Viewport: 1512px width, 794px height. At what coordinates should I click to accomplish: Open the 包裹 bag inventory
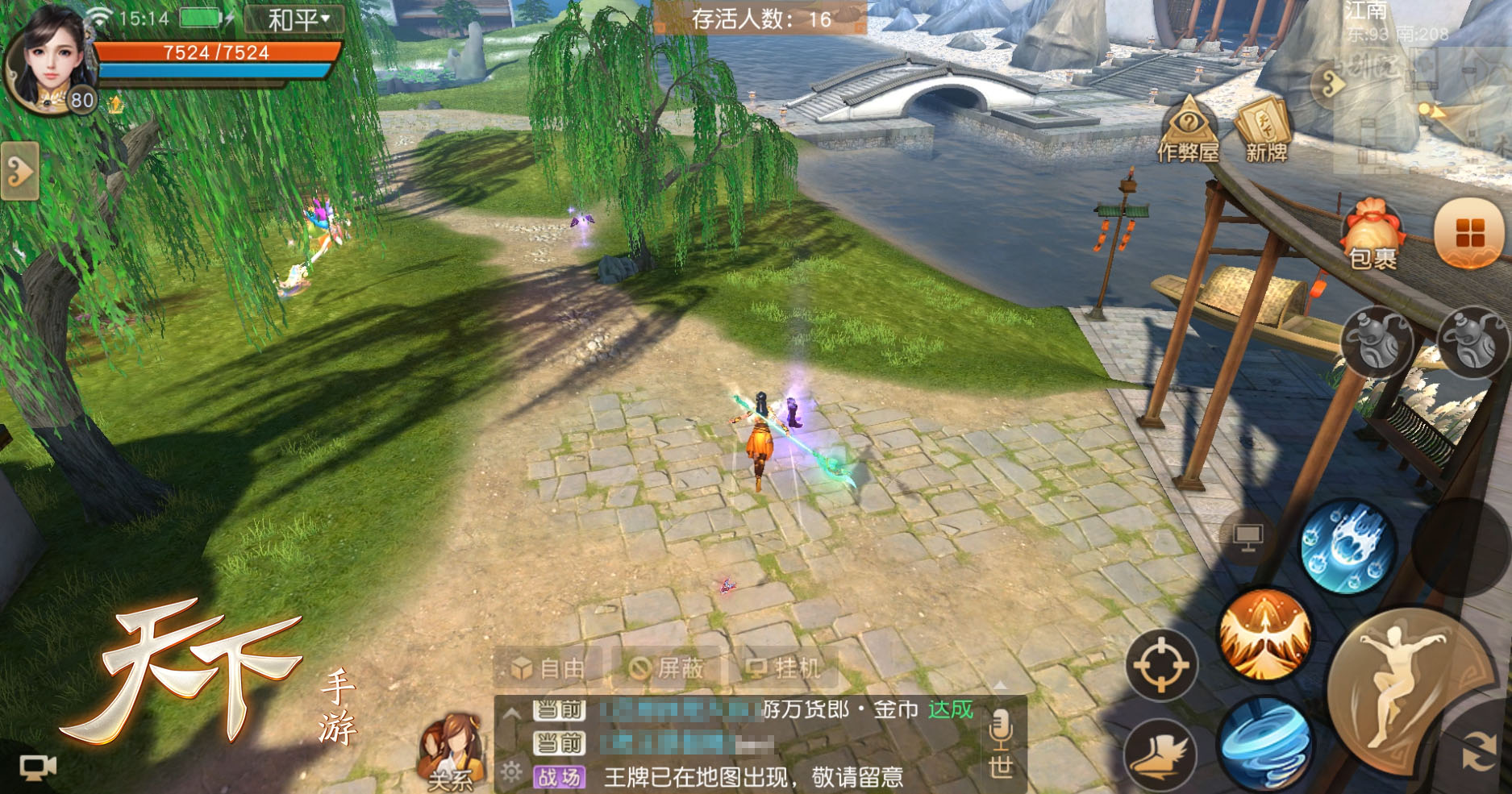(x=1372, y=235)
